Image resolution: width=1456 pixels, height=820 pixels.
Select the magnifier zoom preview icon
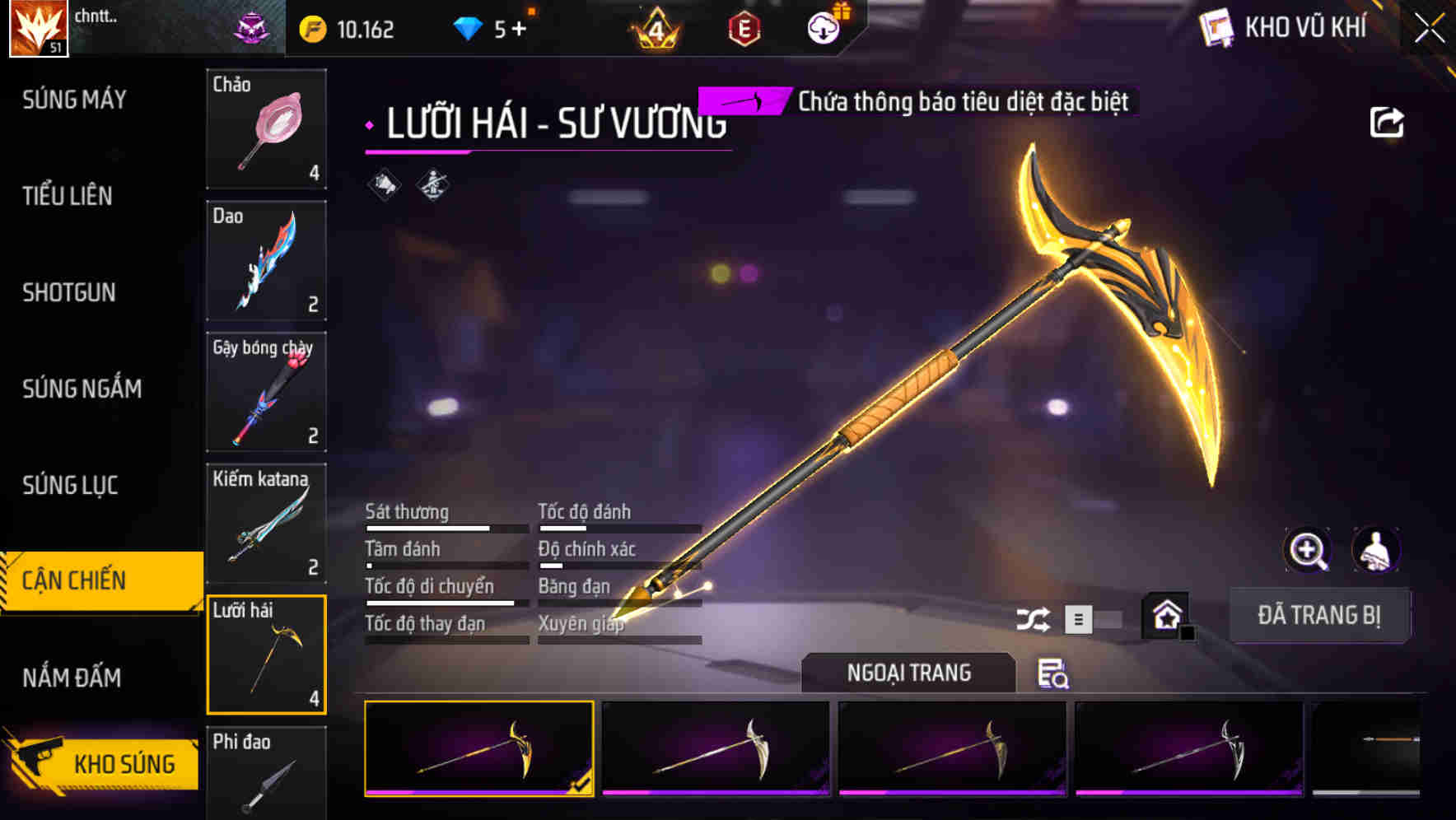[1308, 550]
